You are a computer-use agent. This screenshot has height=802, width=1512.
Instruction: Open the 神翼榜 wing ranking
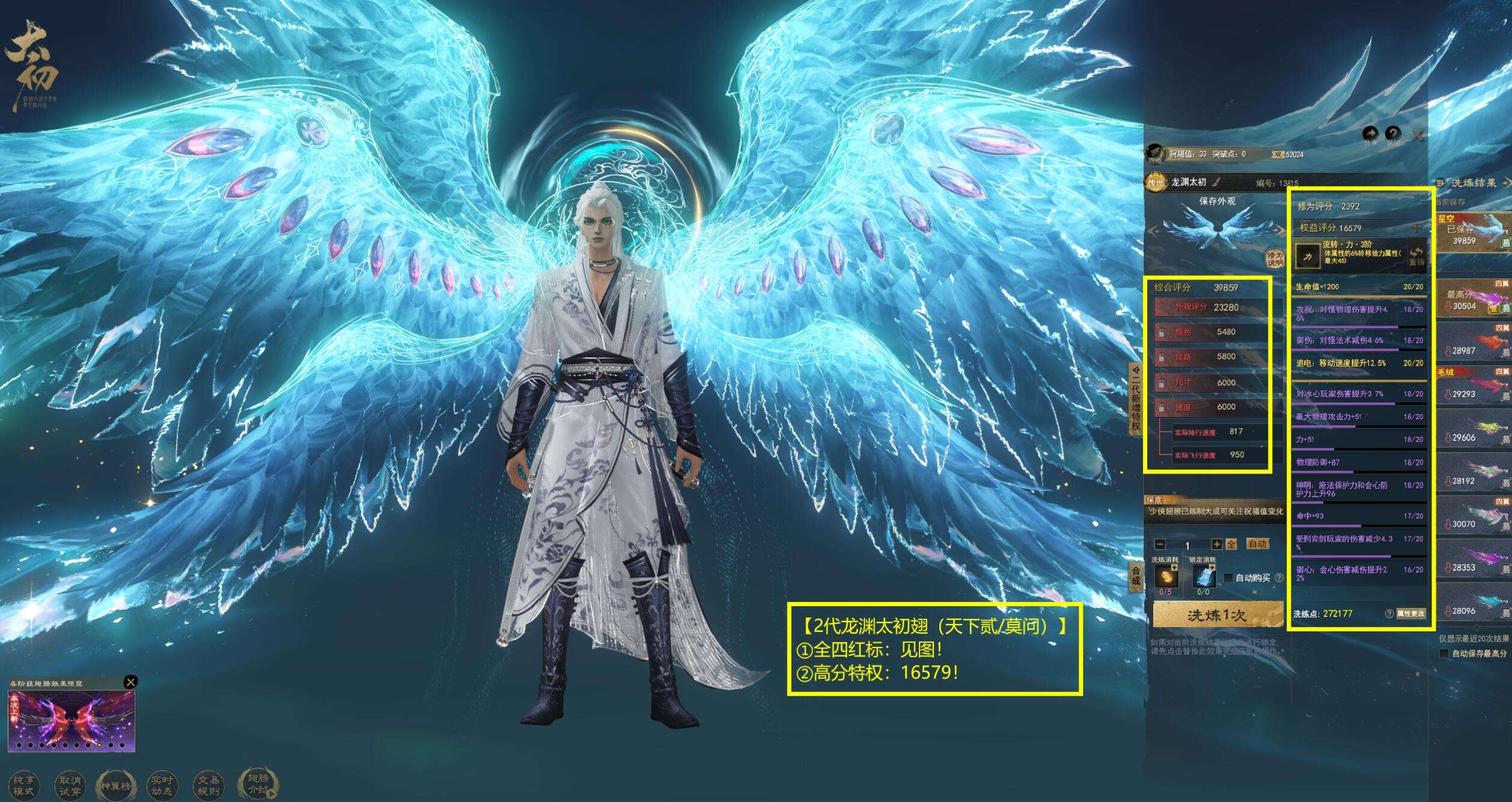115,785
